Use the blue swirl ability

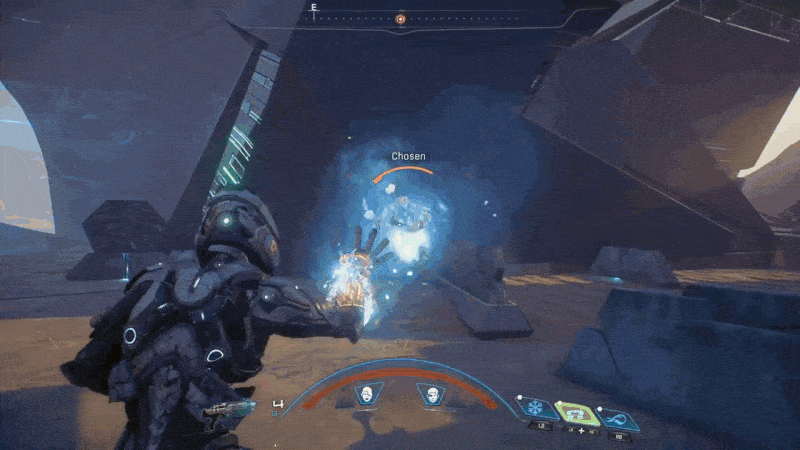[x=618, y=412]
